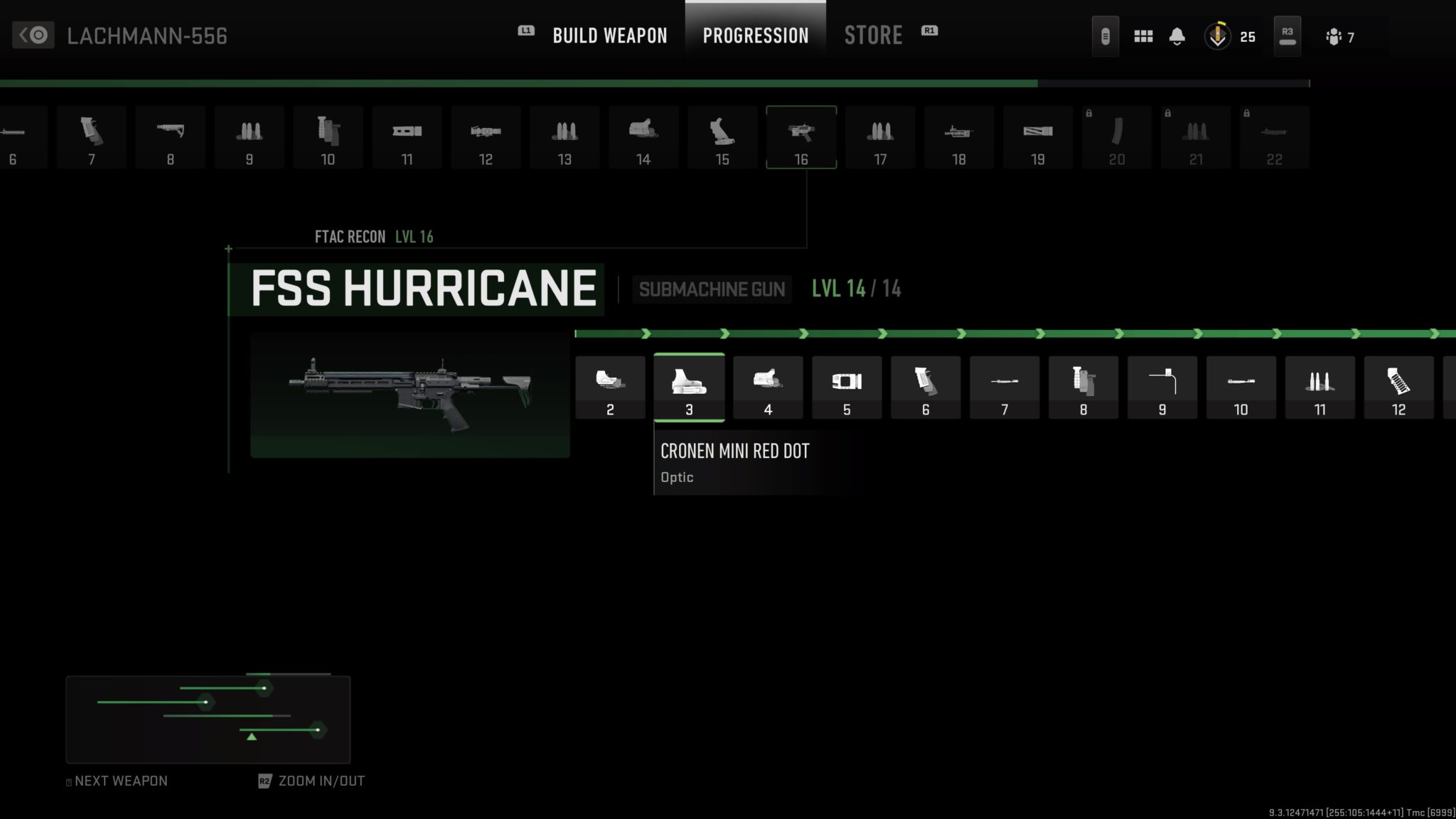Image resolution: width=1456 pixels, height=819 pixels.
Task: Select the level 19 laser attachment icon
Action: tap(1038, 136)
